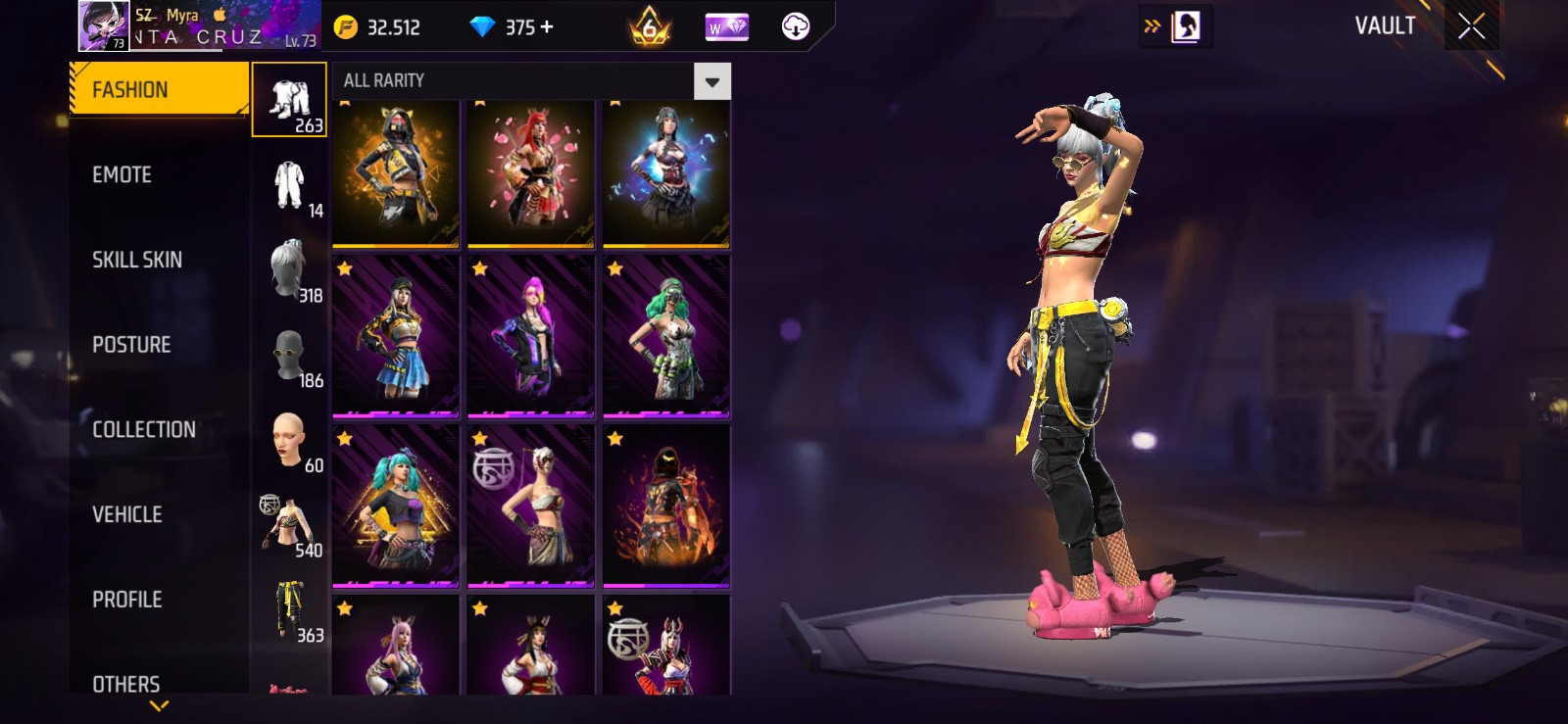Open the Posture tab

[131, 345]
